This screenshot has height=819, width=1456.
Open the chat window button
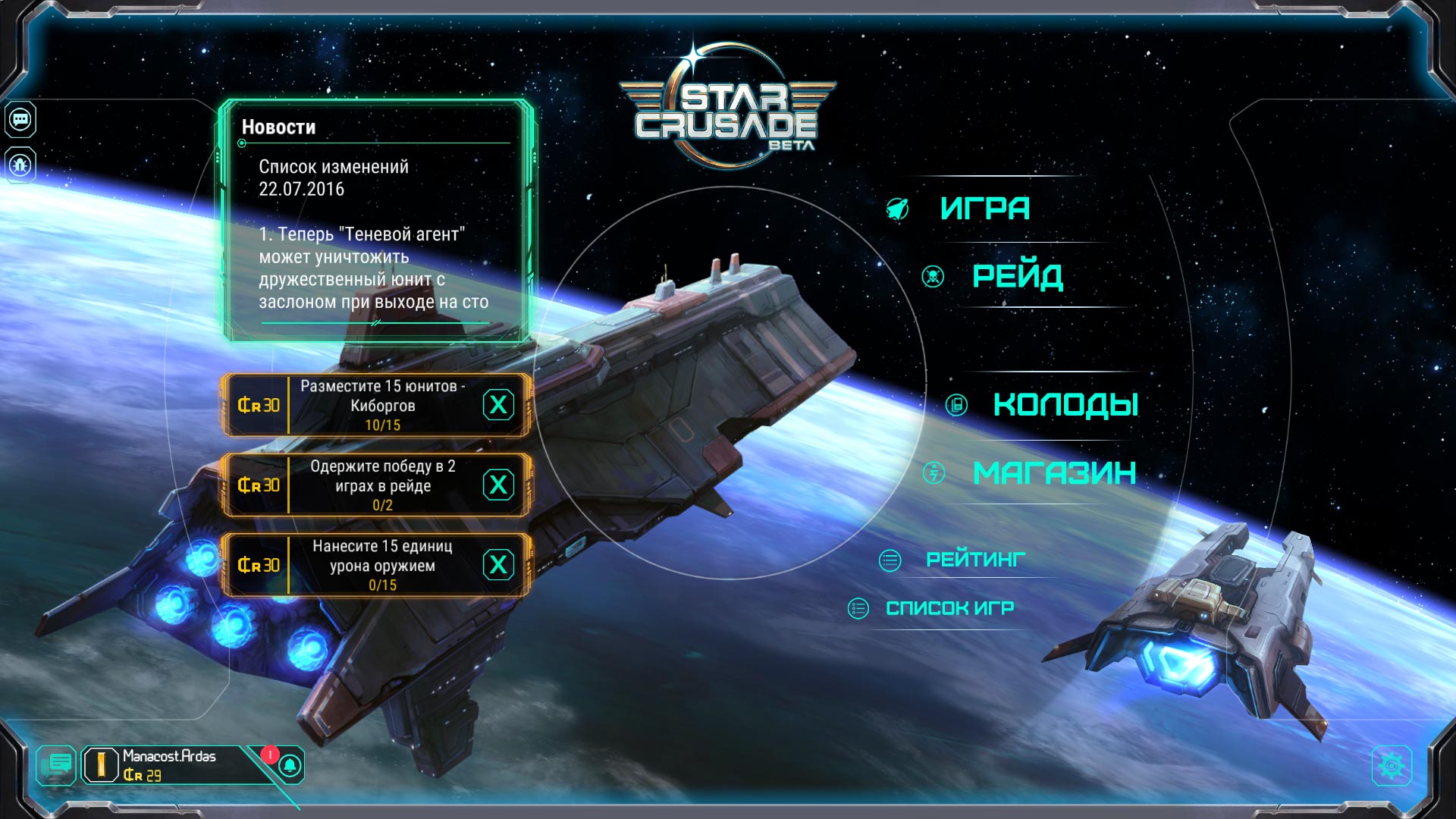(x=57, y=764)
